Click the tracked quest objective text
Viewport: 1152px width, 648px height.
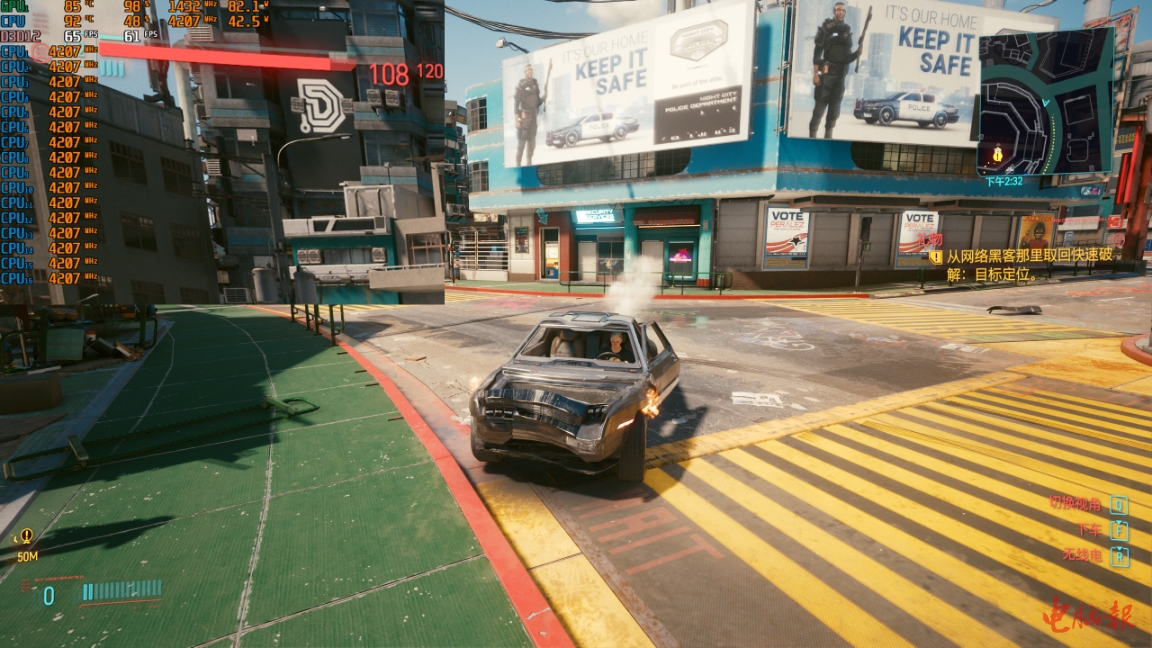(x=1030, y=264)
